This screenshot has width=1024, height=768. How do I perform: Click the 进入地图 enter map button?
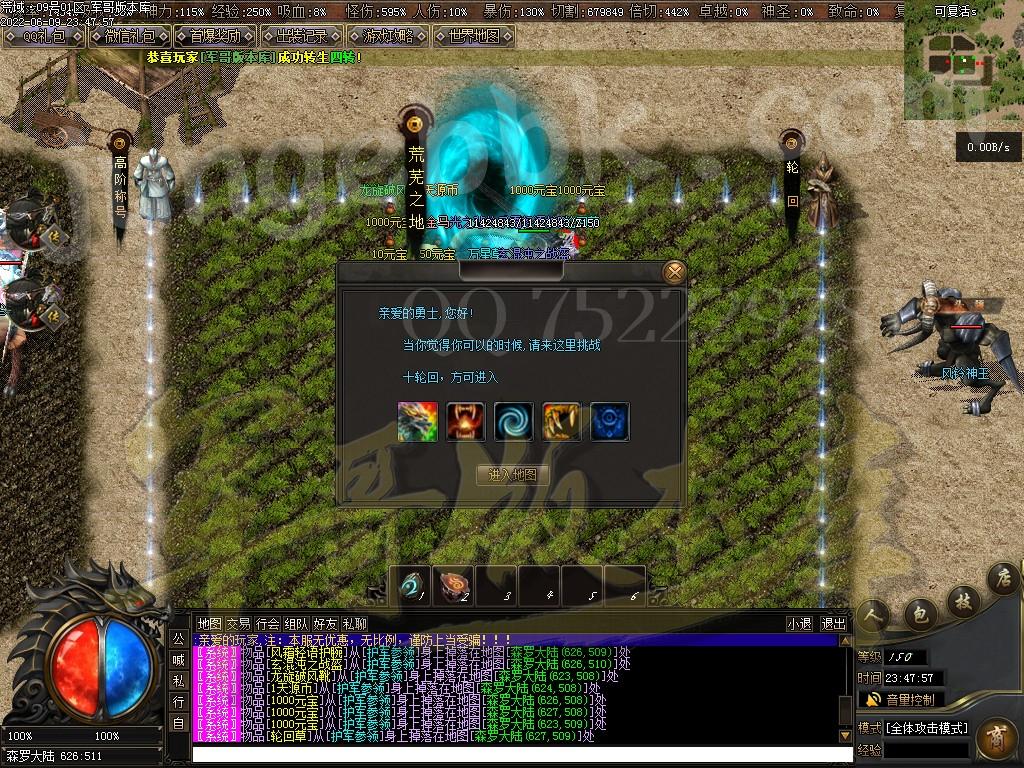pos(513,474)
